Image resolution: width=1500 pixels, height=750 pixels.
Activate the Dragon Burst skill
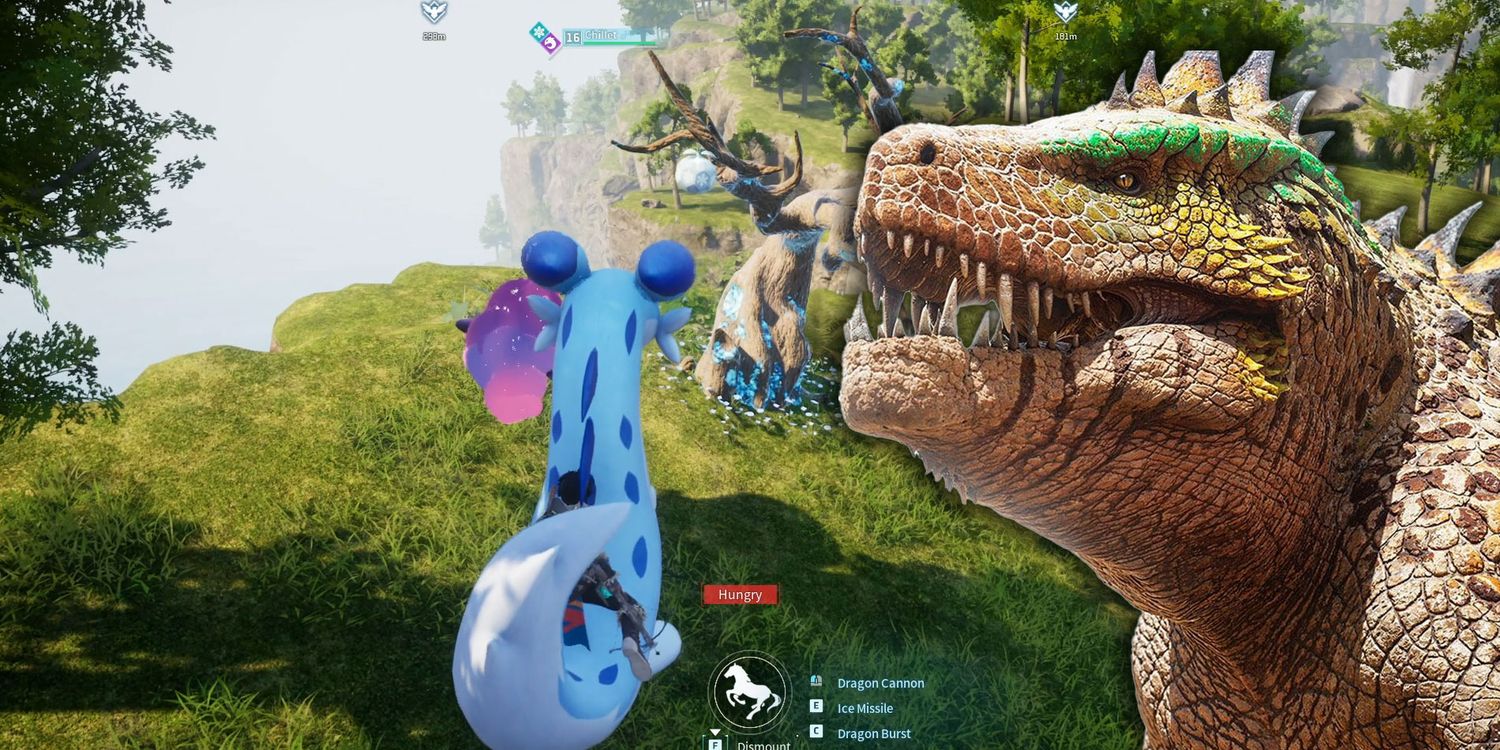[x=873, y=733]
